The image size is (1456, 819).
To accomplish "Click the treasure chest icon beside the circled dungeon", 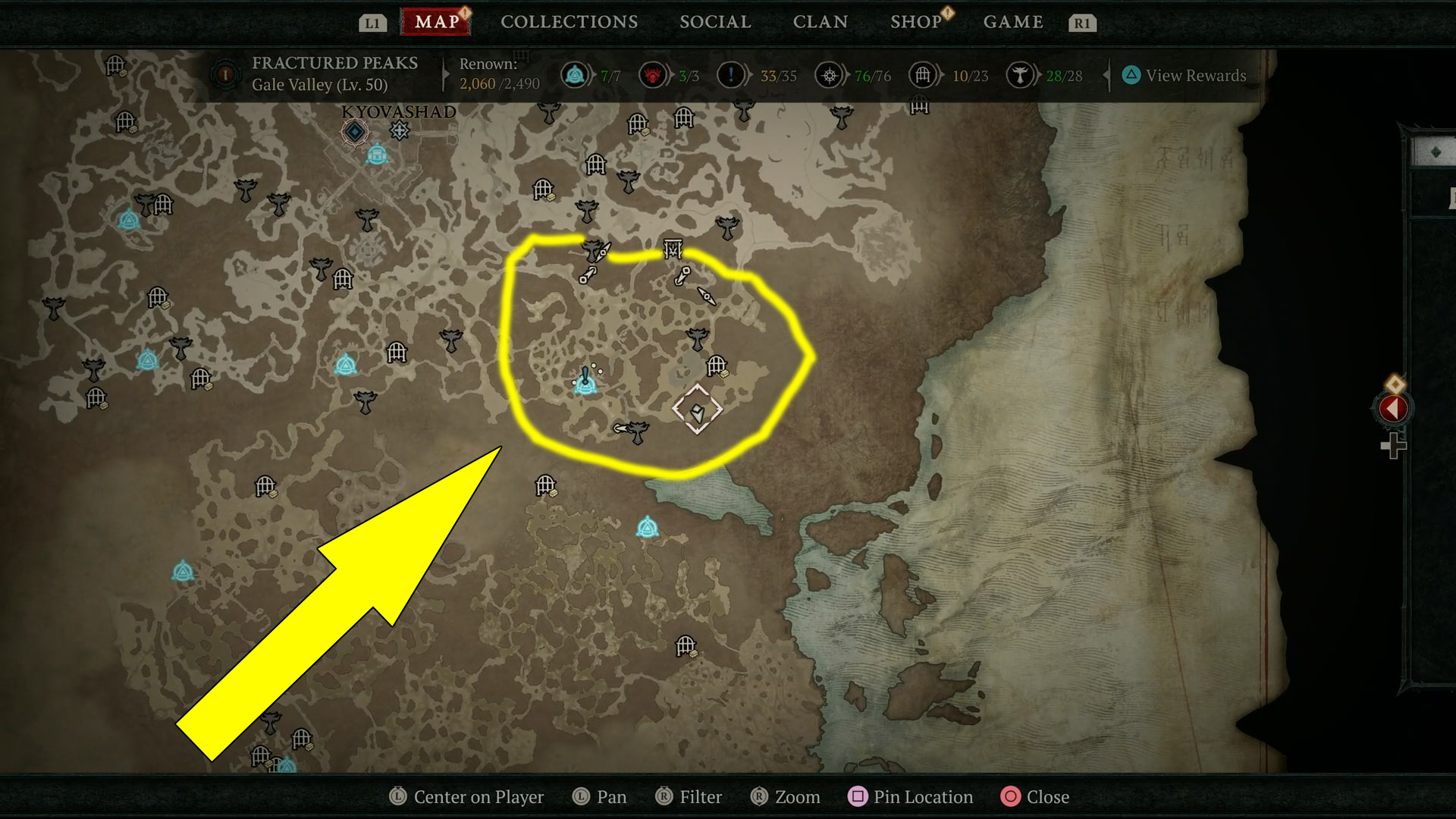I will click(x=726, y=375).
